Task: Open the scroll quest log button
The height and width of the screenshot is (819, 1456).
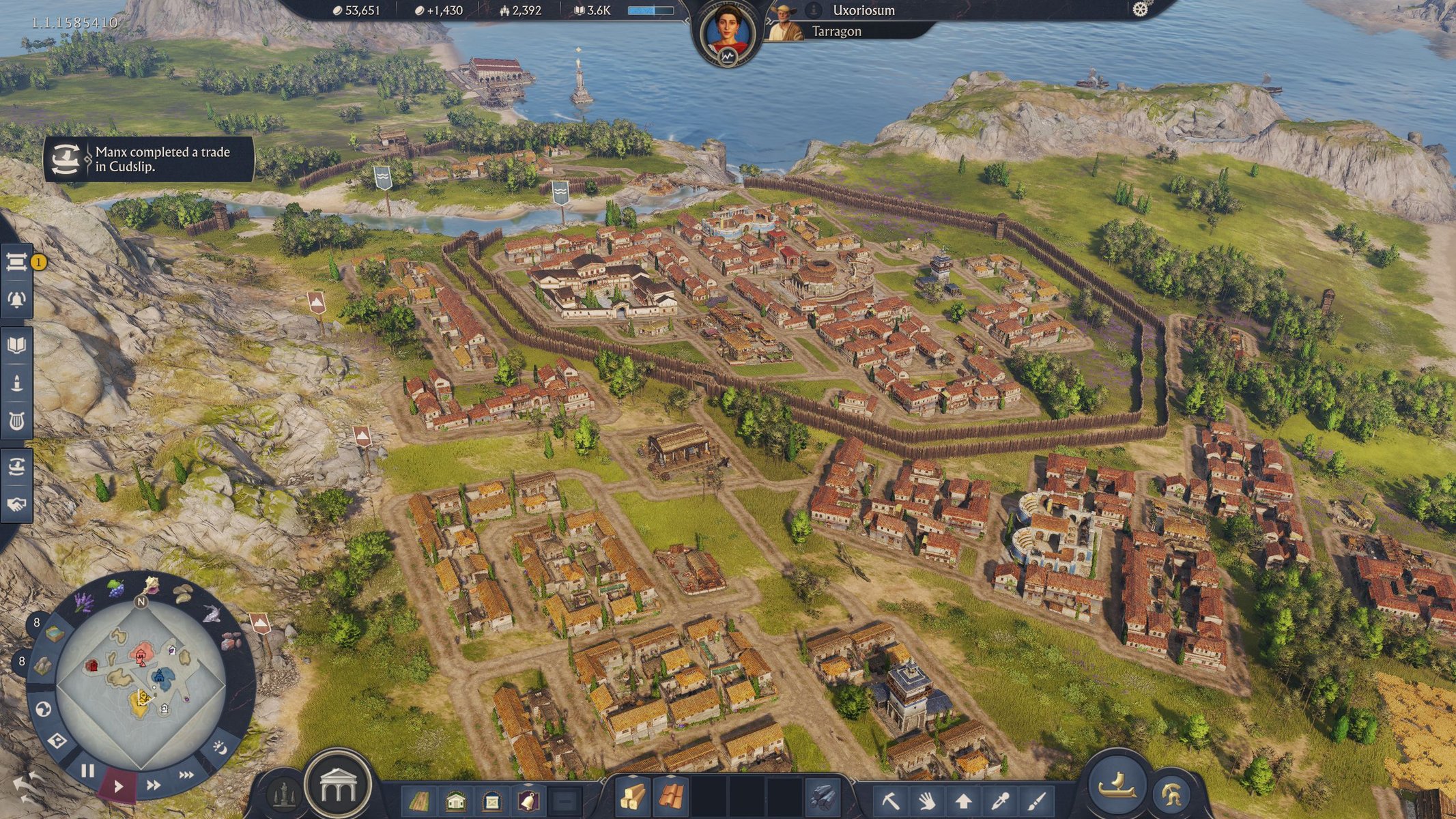Action: click(17, 261)
